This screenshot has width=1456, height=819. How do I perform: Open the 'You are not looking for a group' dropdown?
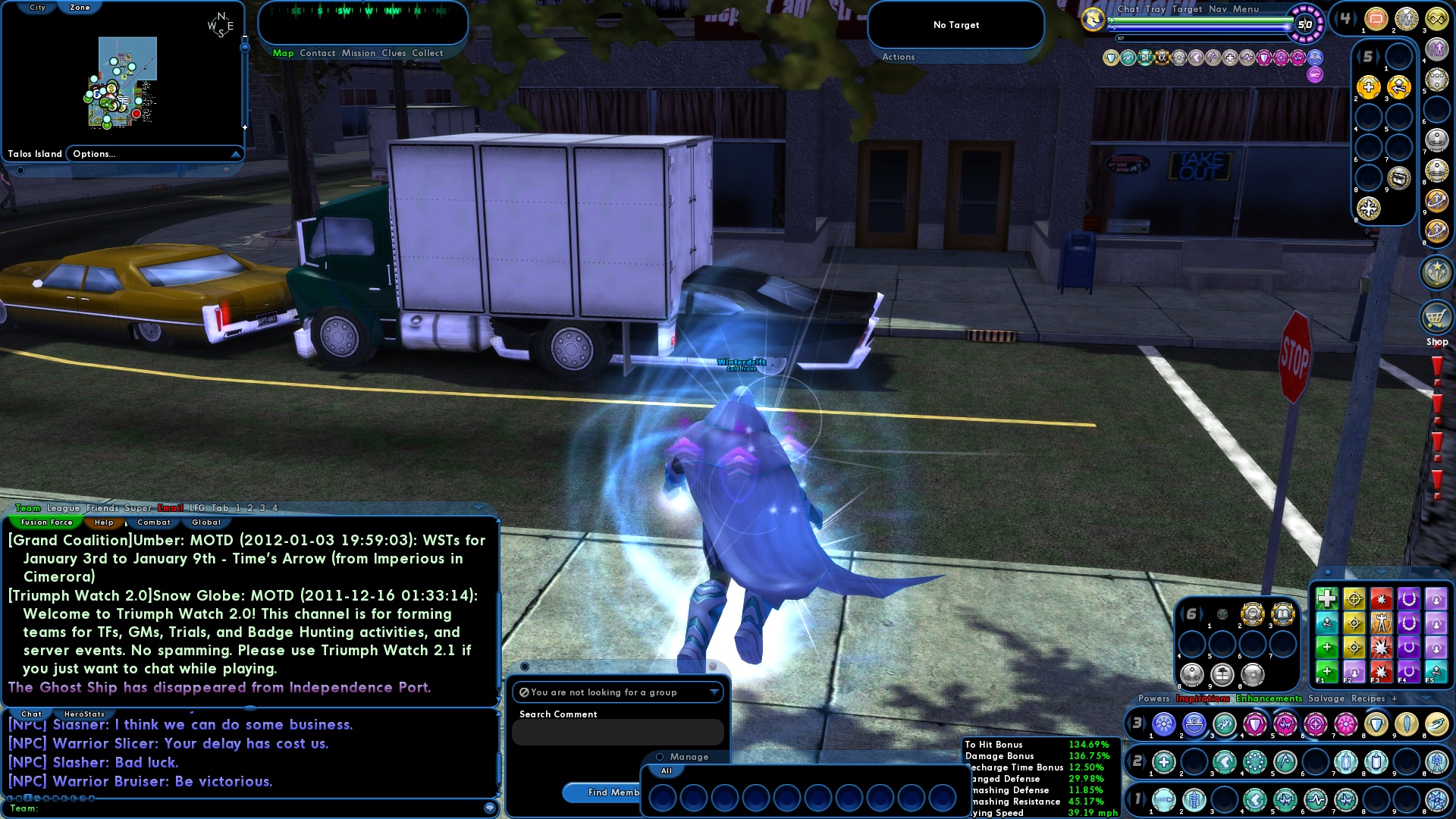(618, 692)
